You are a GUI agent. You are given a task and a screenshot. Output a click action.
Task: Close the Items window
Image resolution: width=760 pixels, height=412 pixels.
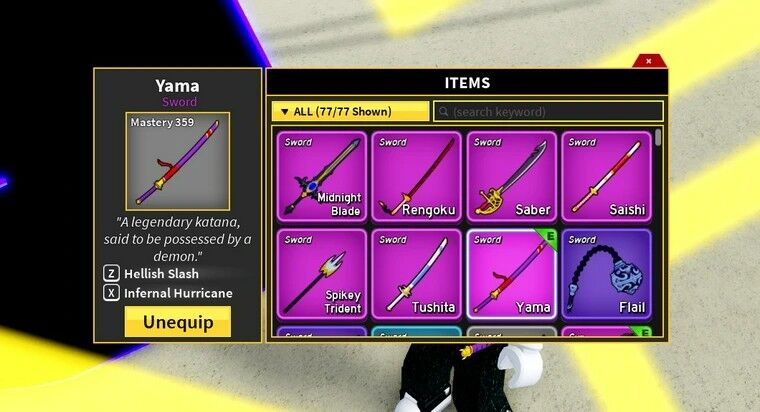[648, 61]
